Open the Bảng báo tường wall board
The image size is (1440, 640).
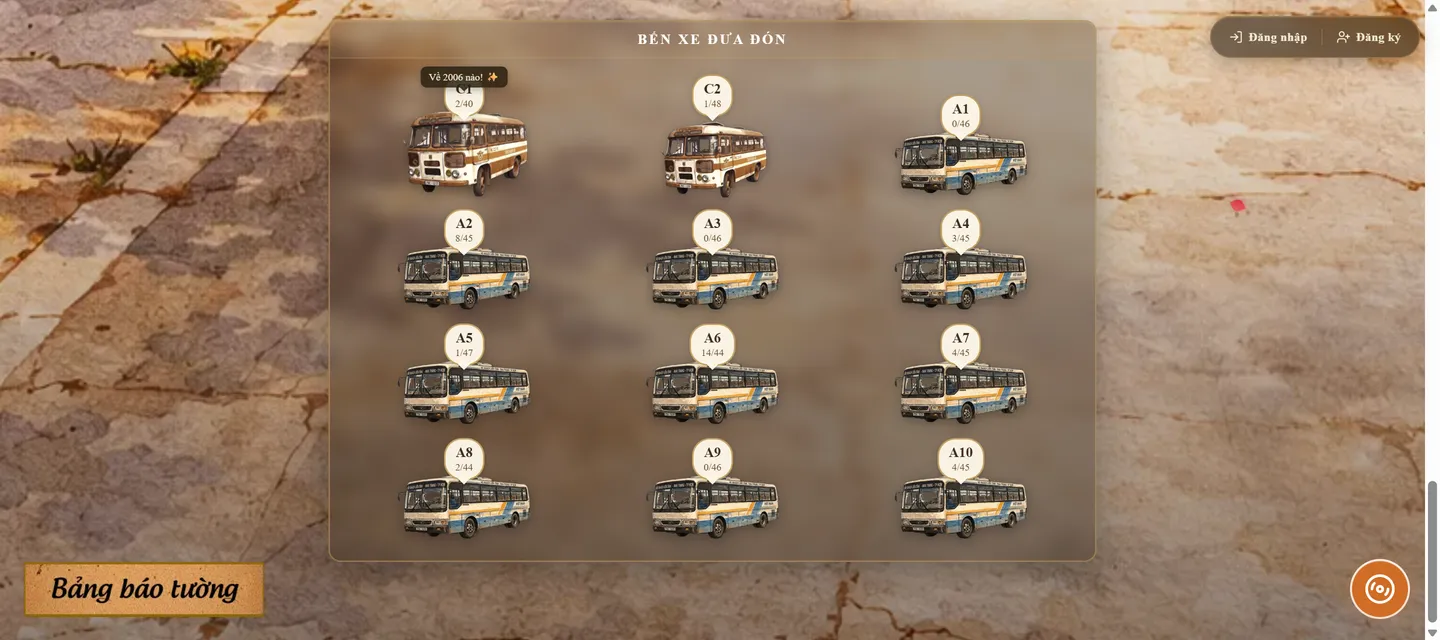pyautogui.click(x=144, y=589)
